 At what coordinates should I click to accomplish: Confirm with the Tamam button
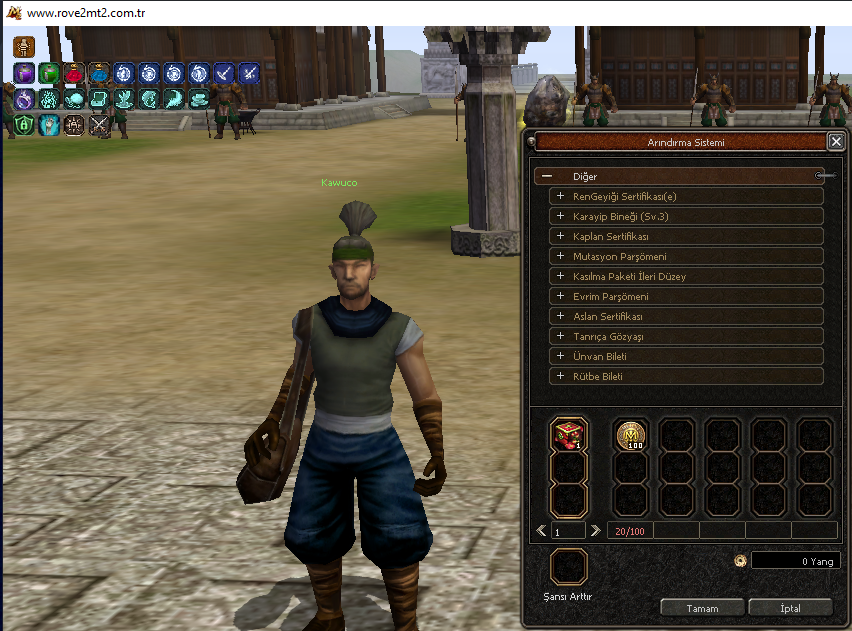point(702,608)
